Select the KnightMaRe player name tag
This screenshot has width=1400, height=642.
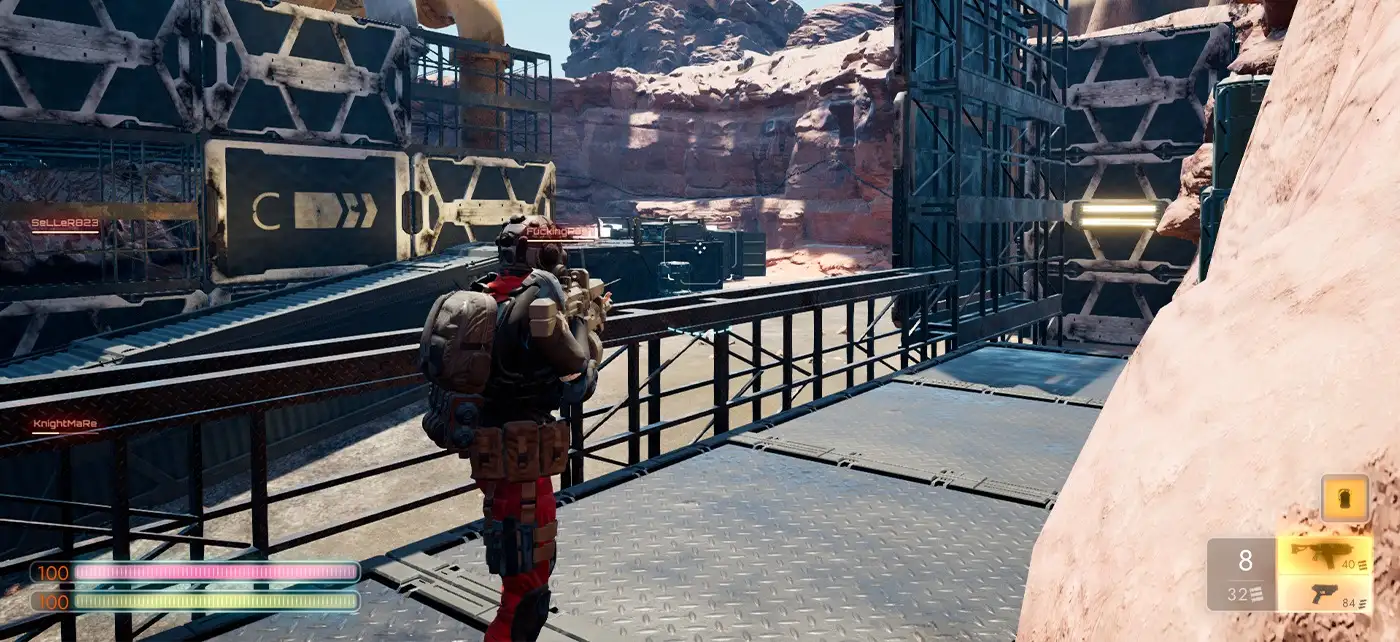[65, 424]
